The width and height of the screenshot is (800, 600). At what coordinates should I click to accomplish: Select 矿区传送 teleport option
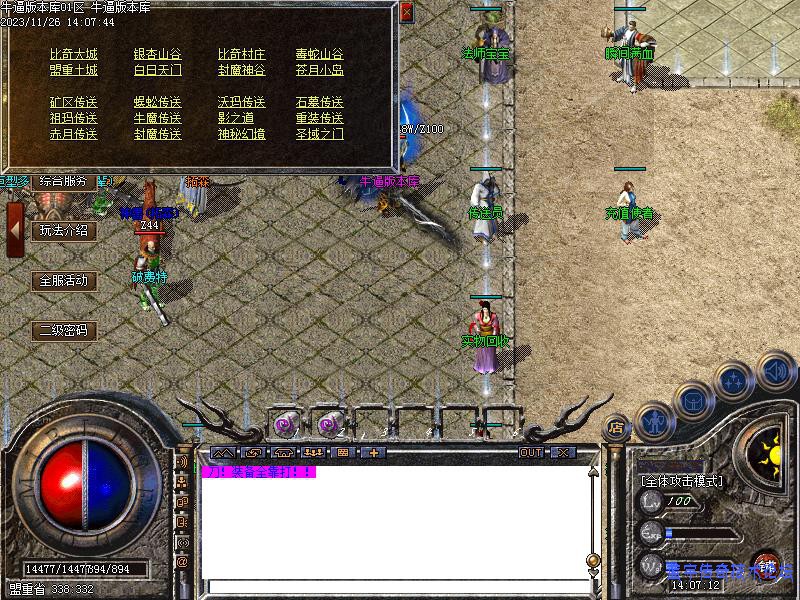pyautogui.click(x=74, y=102)
